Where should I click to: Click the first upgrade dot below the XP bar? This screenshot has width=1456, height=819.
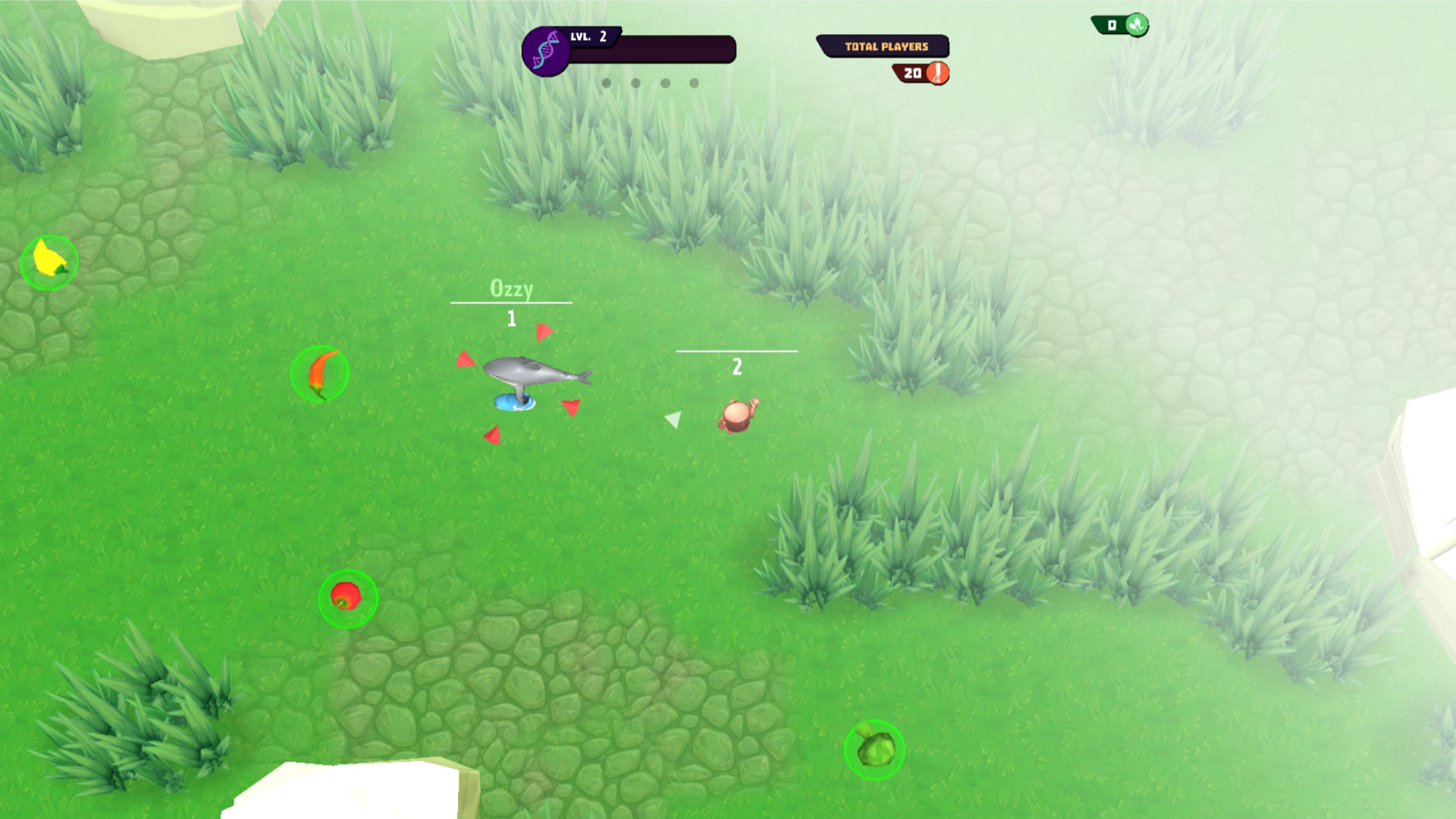click(606, 83)
